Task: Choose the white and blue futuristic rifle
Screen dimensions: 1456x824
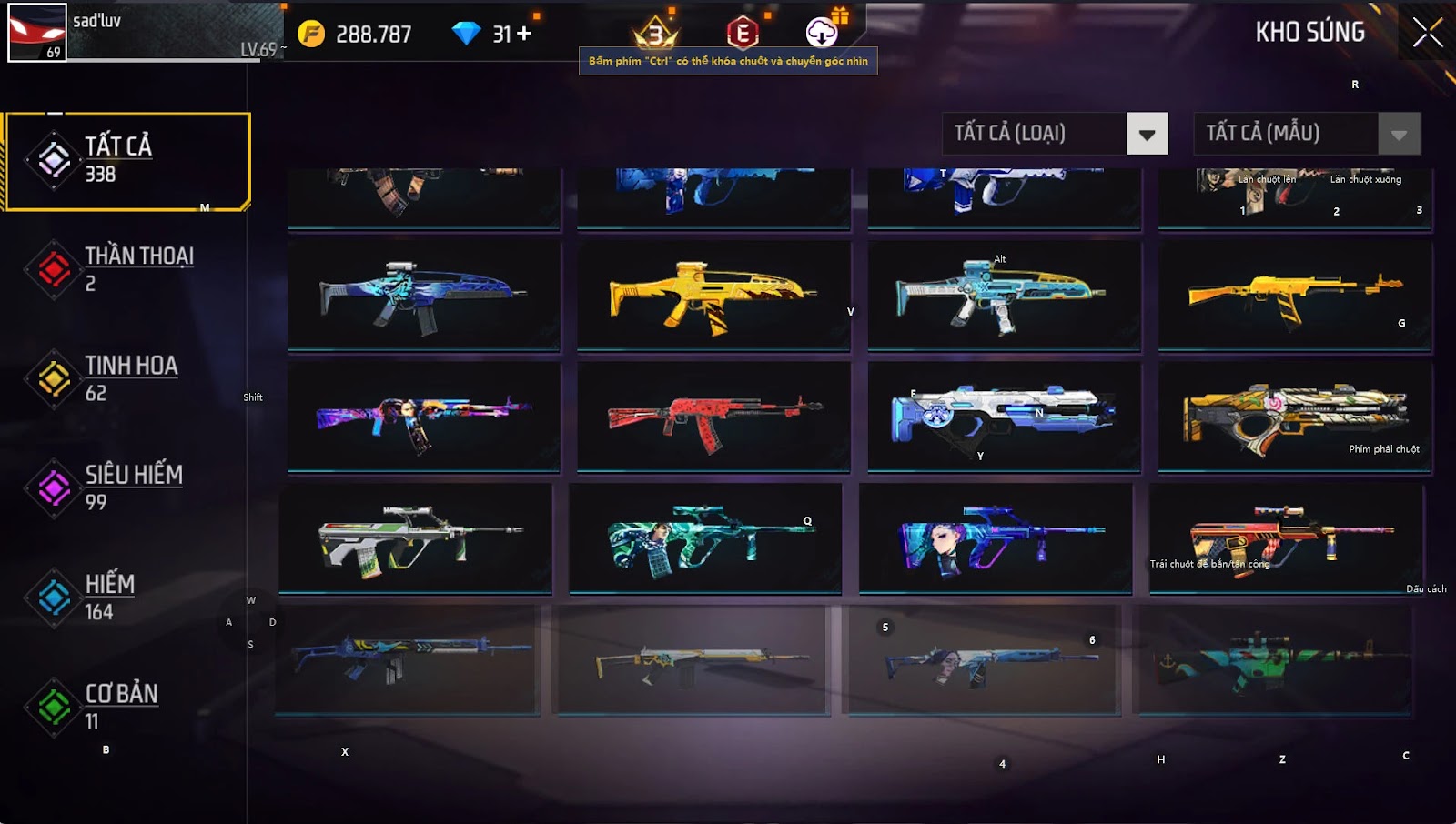Action: point(1004,417)
